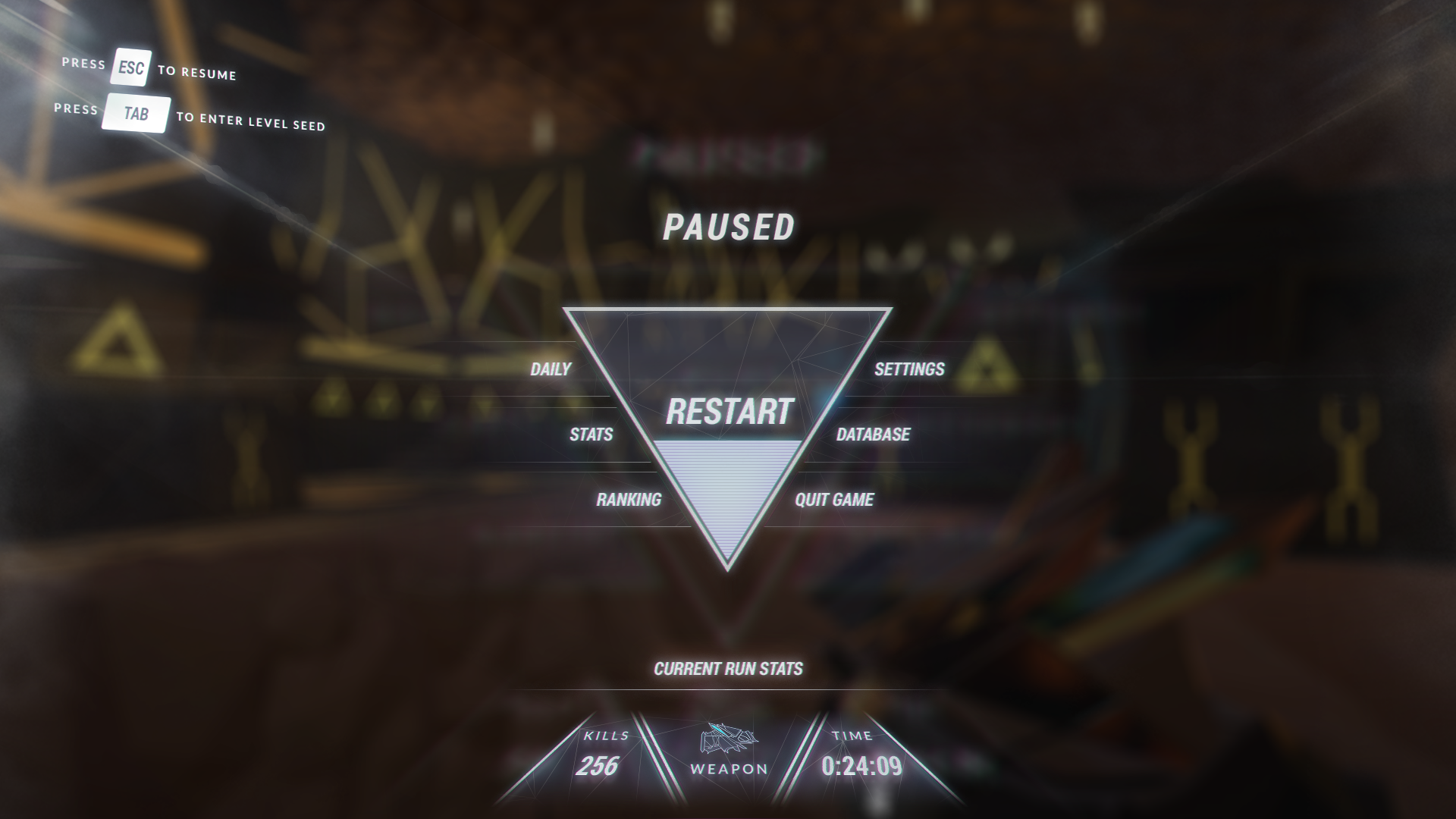Show the Stats page
Viewport: 1456px width, 819px height.
591,435
